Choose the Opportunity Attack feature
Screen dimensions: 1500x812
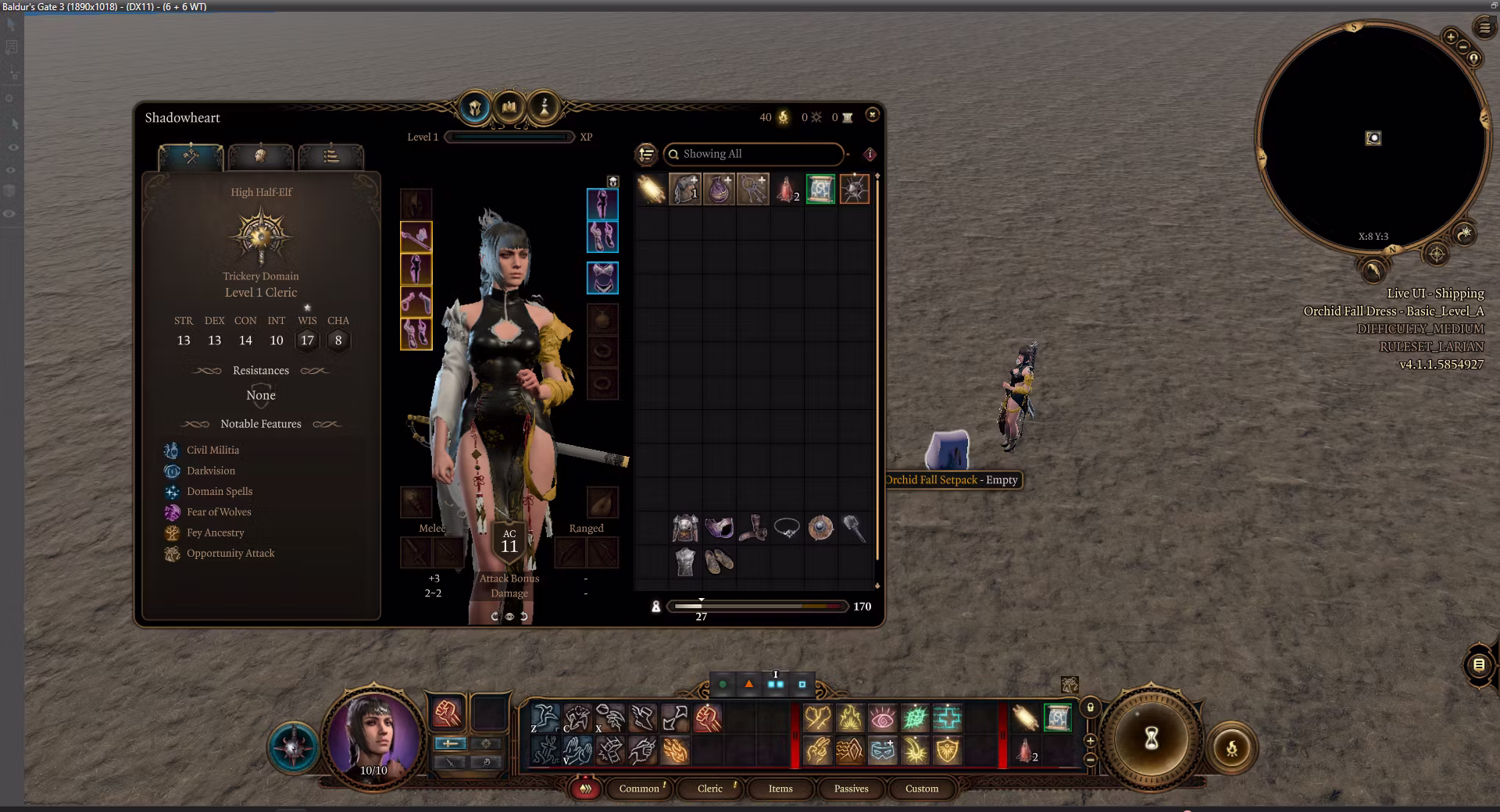coord(230,554)
